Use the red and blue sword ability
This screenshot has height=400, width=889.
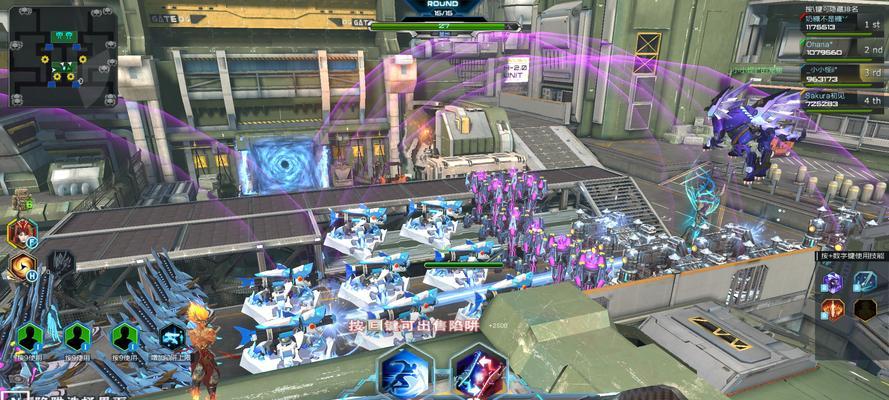(476, 374)
